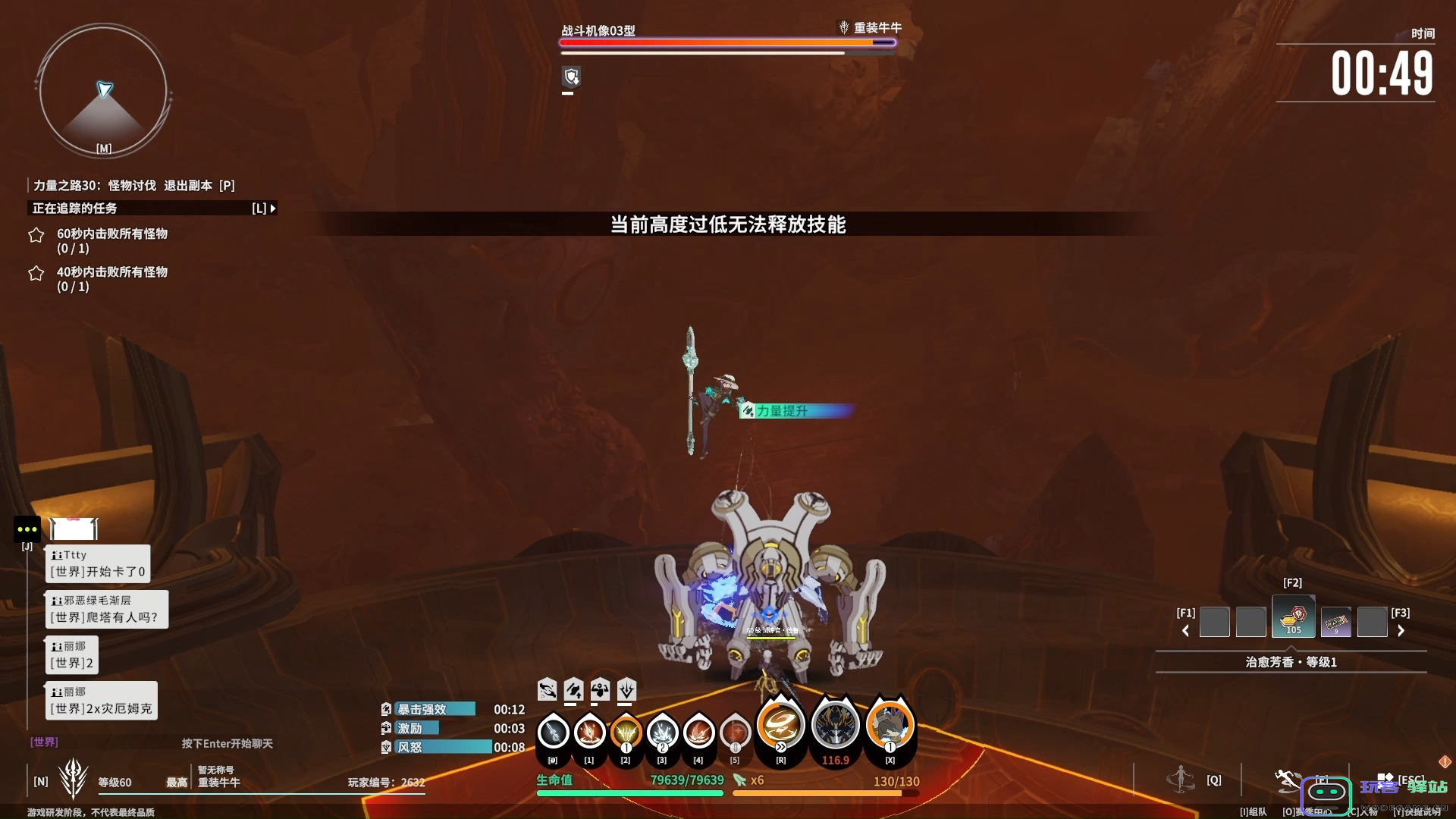The width and height of the screenshot is (1456, 819).
Task: Expand the tracked quest list via the [L] arrow
Action: [271, 208]
